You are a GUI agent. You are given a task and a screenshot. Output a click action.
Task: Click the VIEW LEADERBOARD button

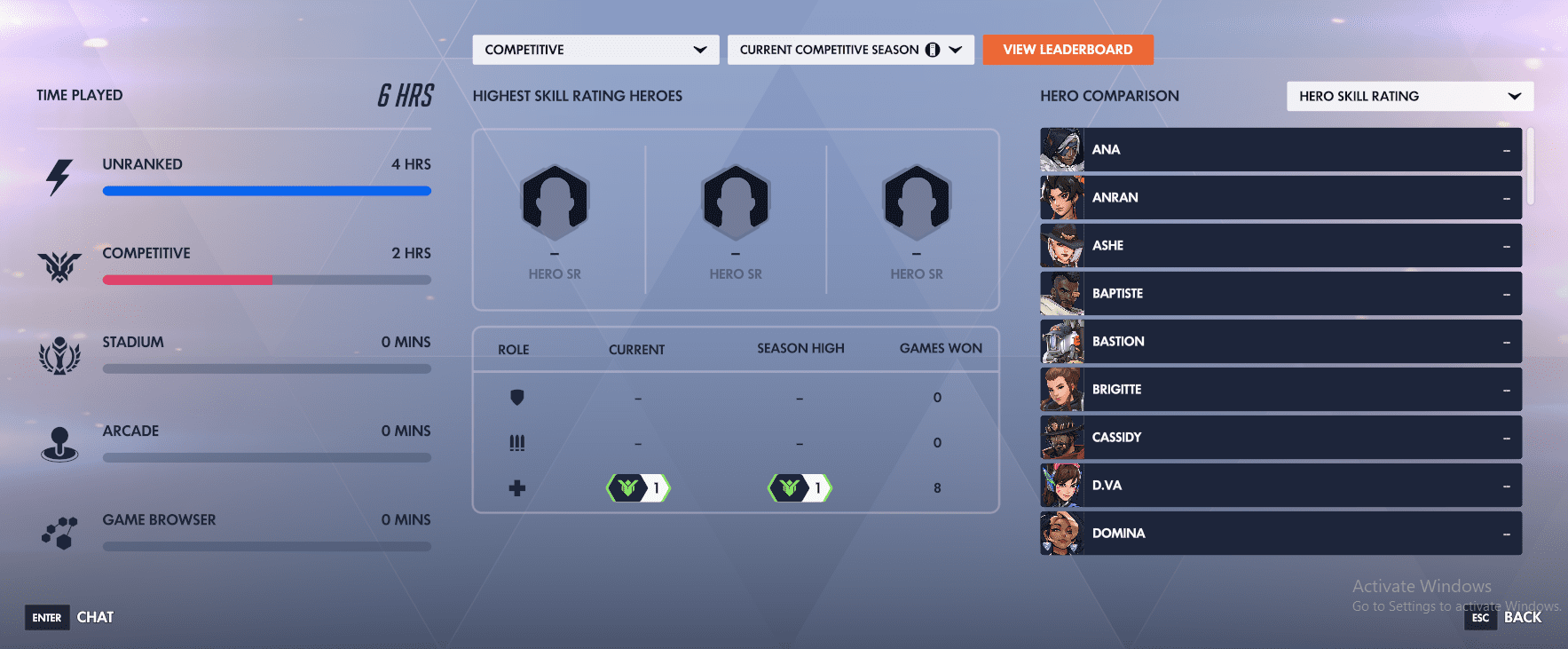1068,50
